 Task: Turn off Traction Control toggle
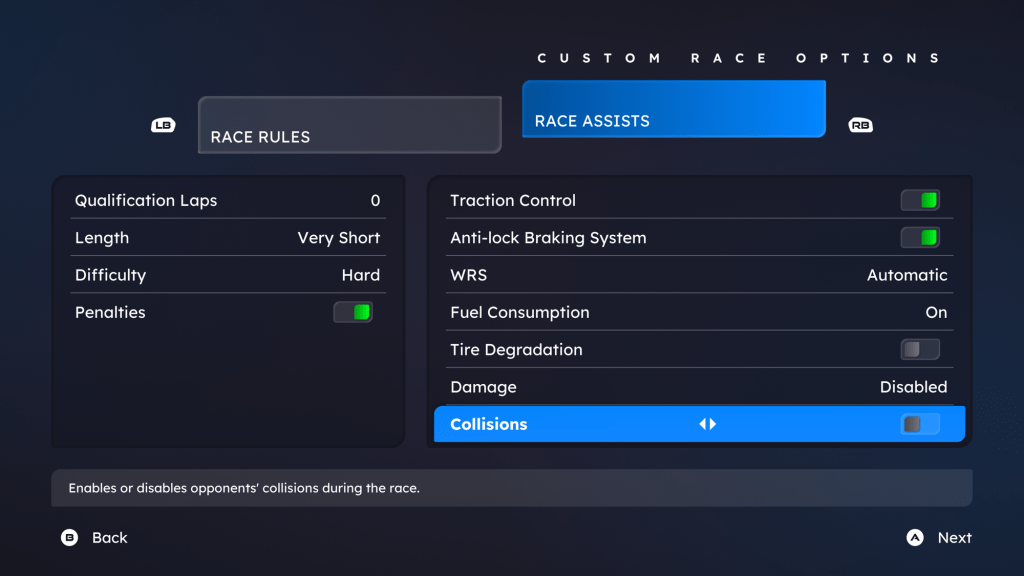[x=920, y=201]
